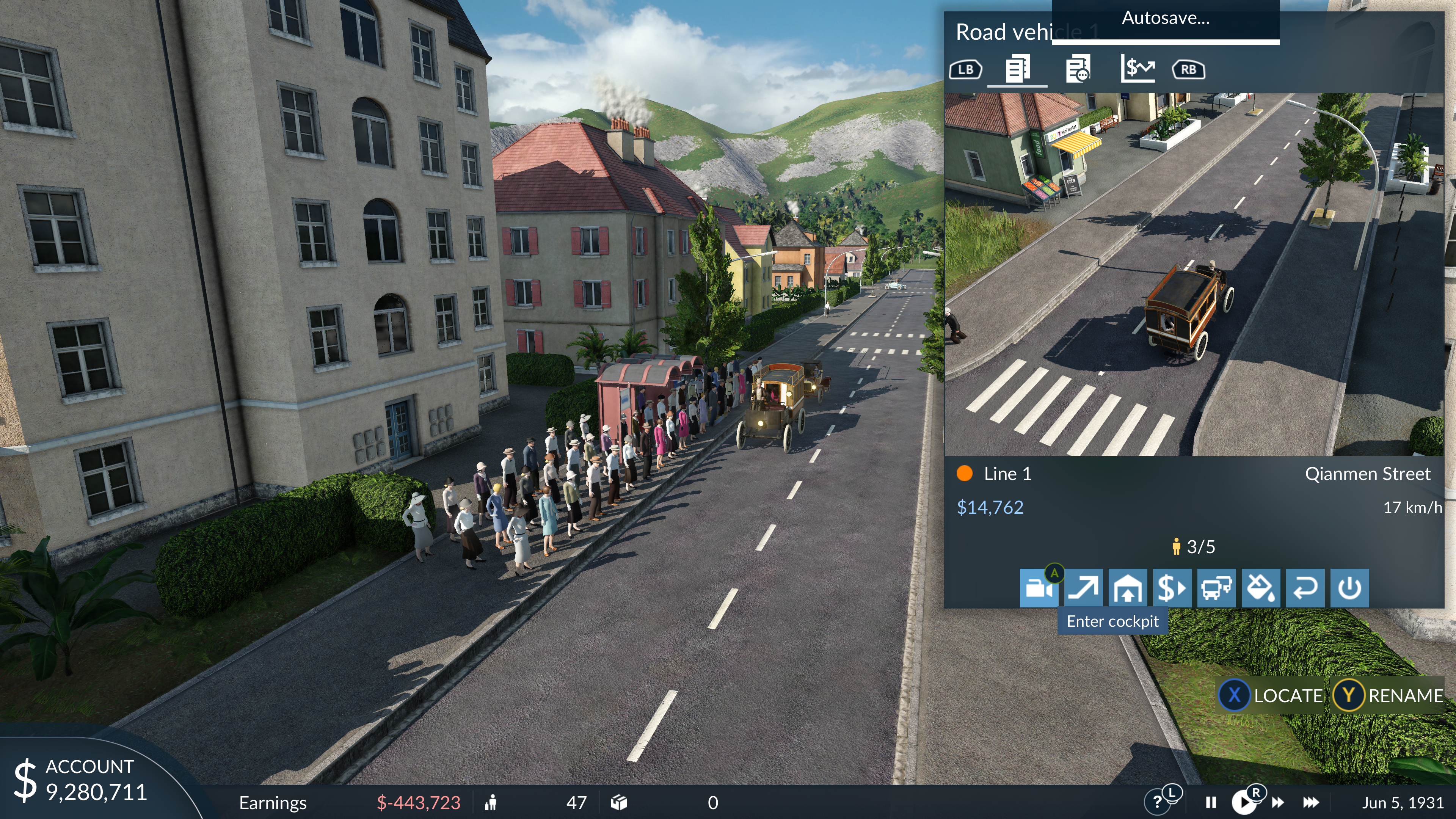Click the diagonal arrow line-assignment button
Viewport: 1456px width, 819px height.
point(1083,588)
